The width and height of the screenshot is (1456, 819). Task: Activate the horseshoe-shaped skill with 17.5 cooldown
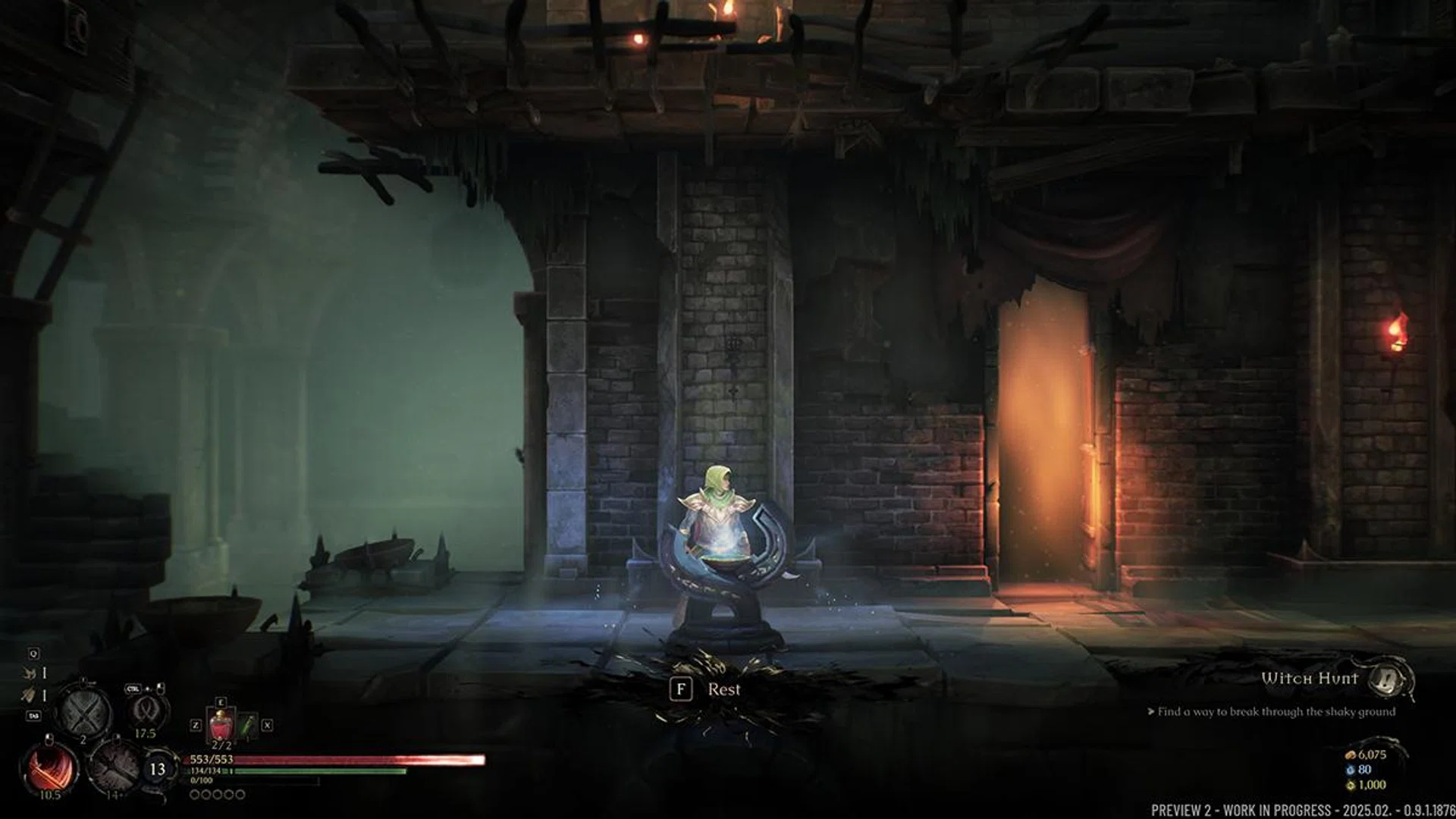145,710
